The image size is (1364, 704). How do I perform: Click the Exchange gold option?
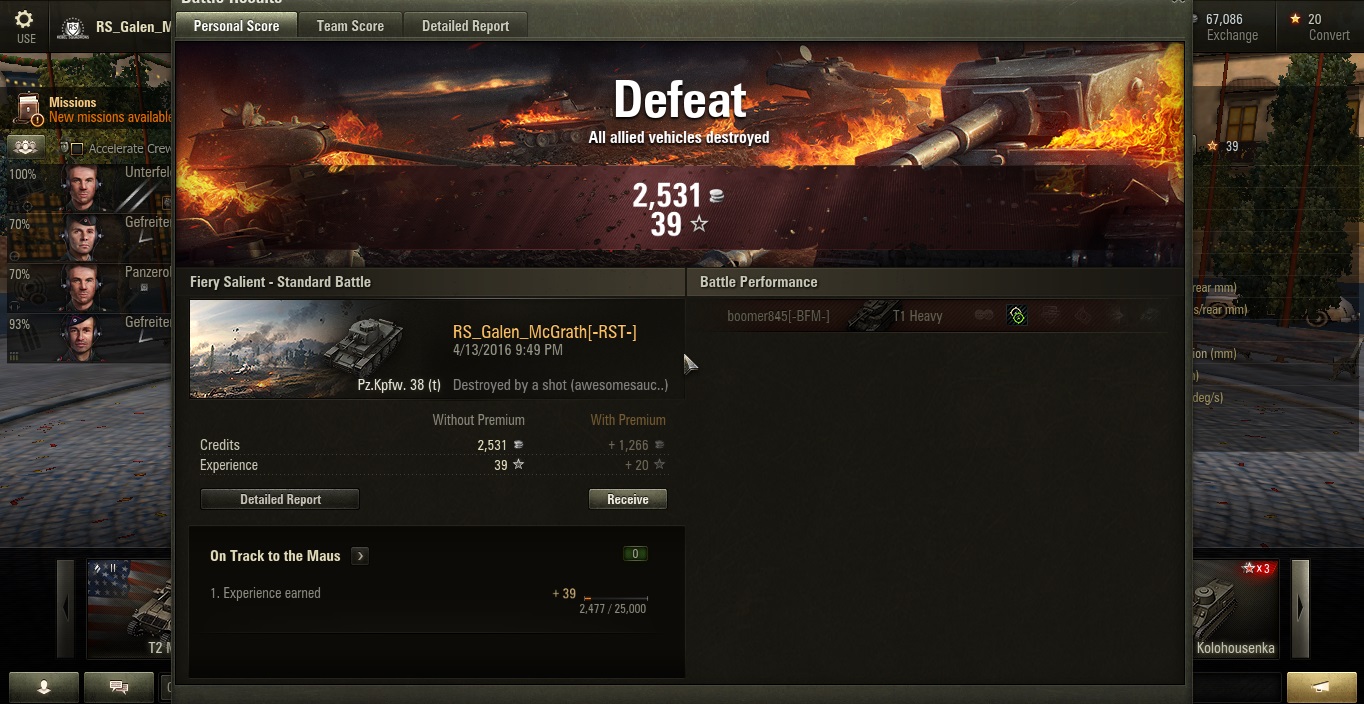pyautogui.click(x=1231, y=27)
